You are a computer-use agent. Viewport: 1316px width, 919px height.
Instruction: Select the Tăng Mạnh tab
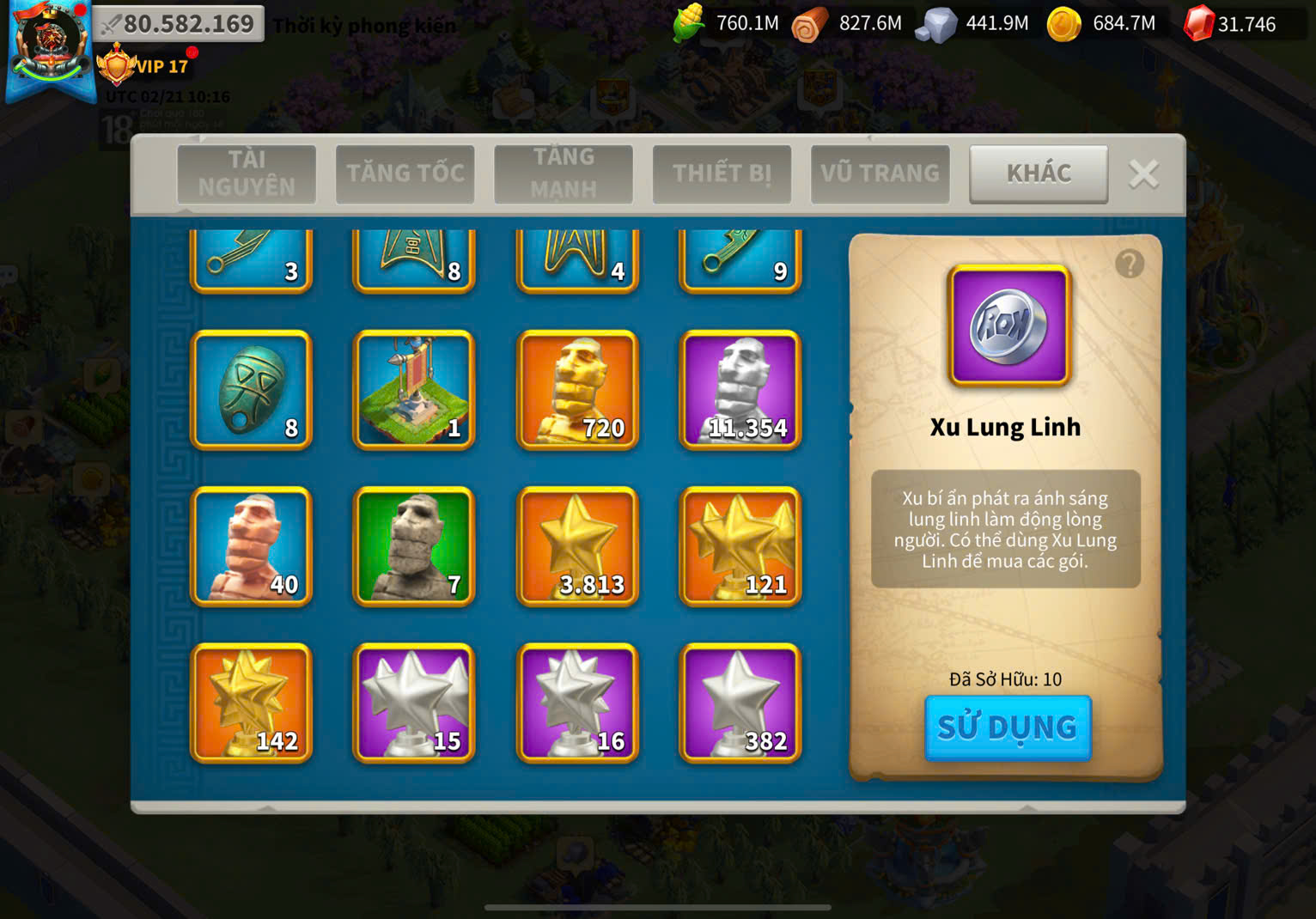click(x=564, y=173)
